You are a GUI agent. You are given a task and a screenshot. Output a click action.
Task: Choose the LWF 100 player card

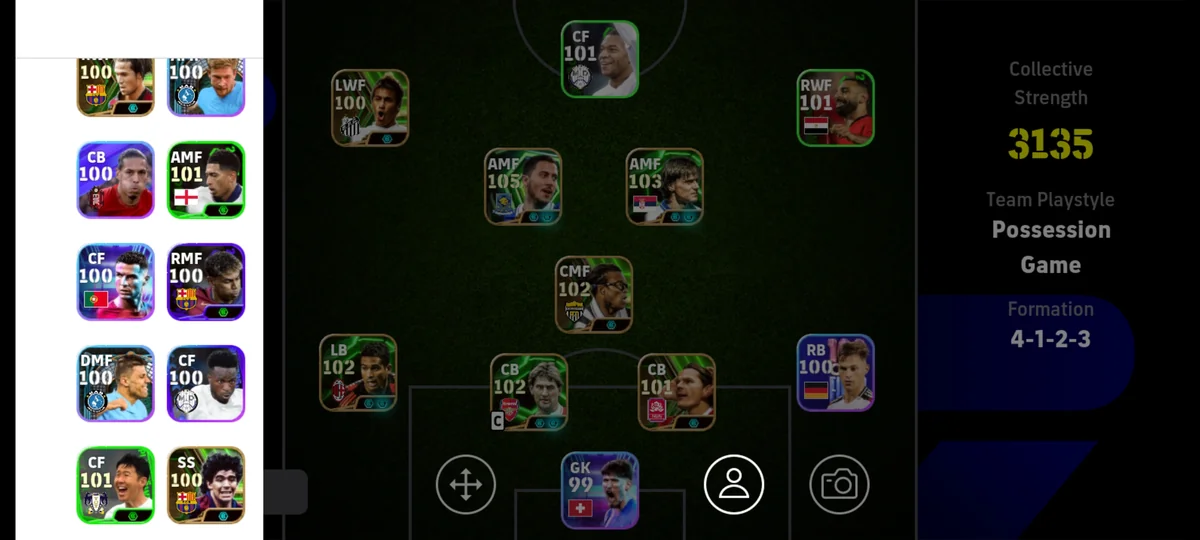pos(370,108)
